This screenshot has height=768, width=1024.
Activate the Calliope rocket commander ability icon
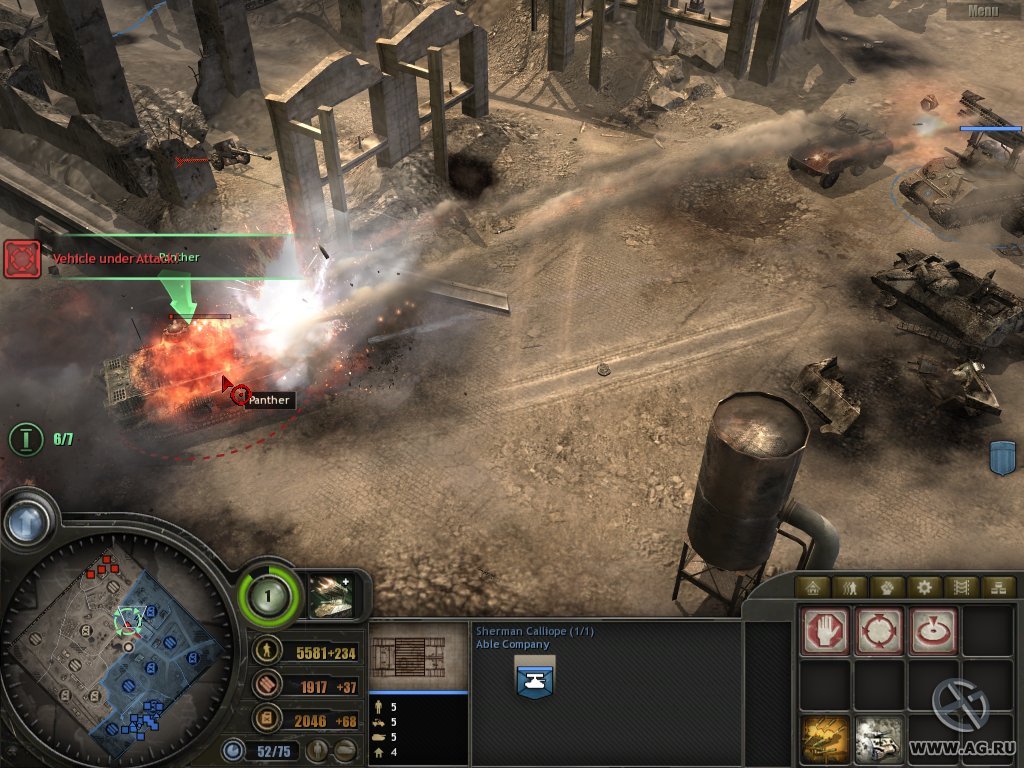coord(331,594)
